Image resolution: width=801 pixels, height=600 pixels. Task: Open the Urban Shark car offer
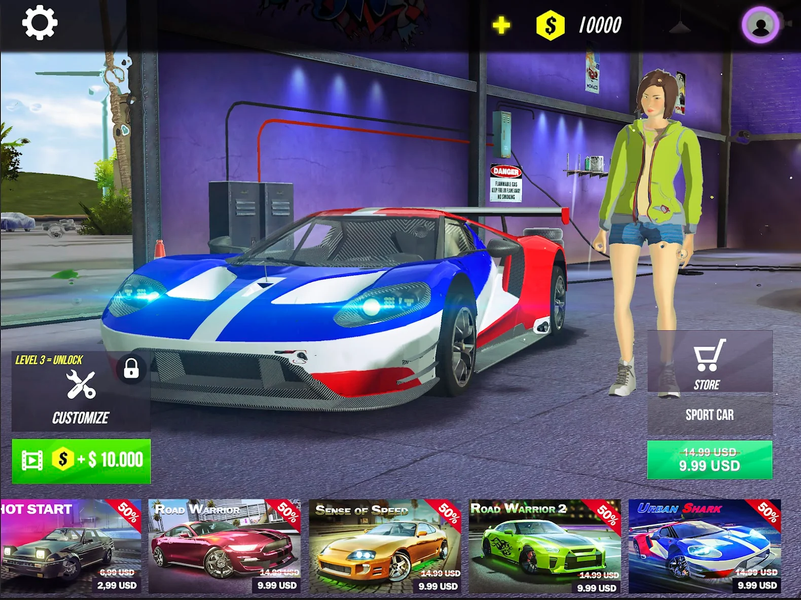tap(705, 547)
